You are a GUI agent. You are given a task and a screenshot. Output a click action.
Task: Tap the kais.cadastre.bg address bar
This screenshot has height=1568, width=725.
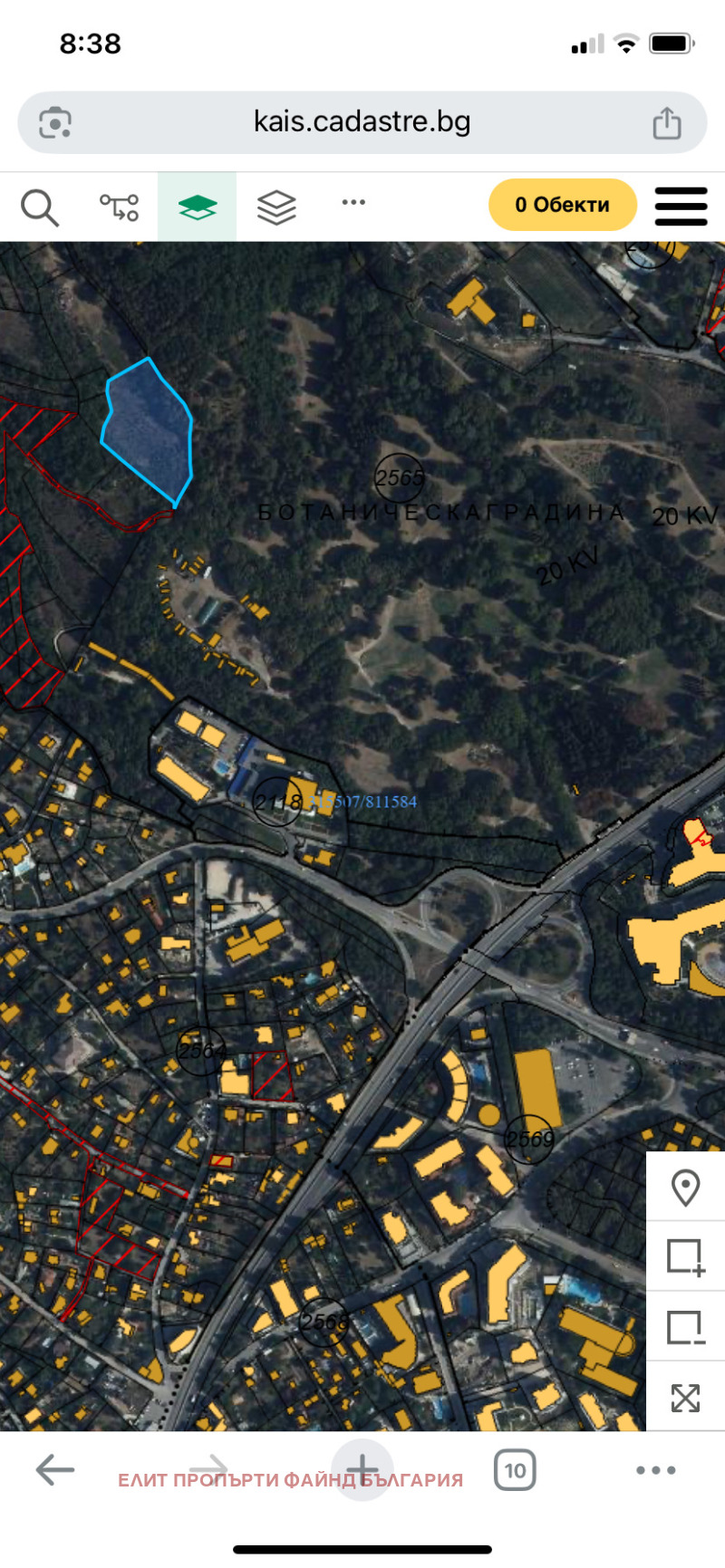[362, 122]
